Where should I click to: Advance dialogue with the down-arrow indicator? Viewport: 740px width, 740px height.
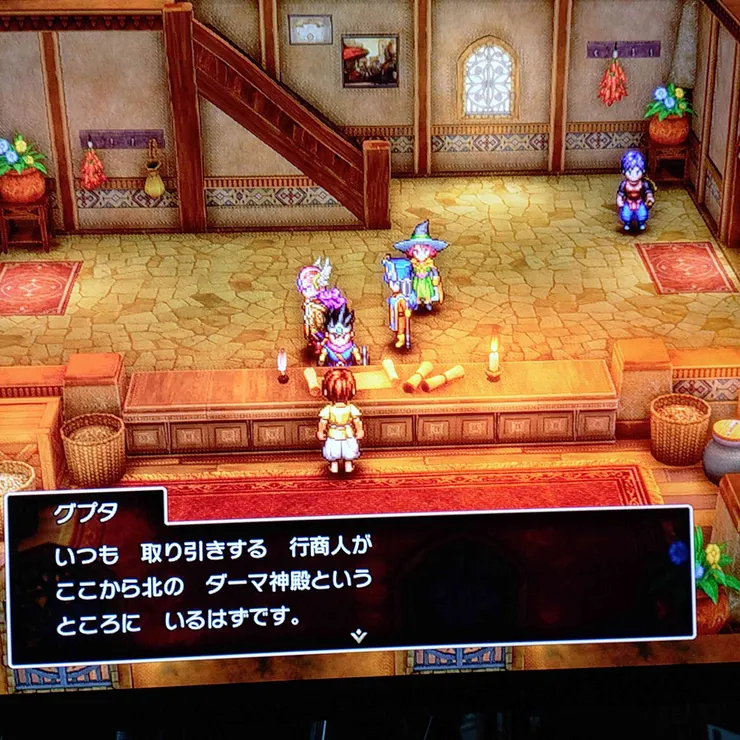coord(358,634)
